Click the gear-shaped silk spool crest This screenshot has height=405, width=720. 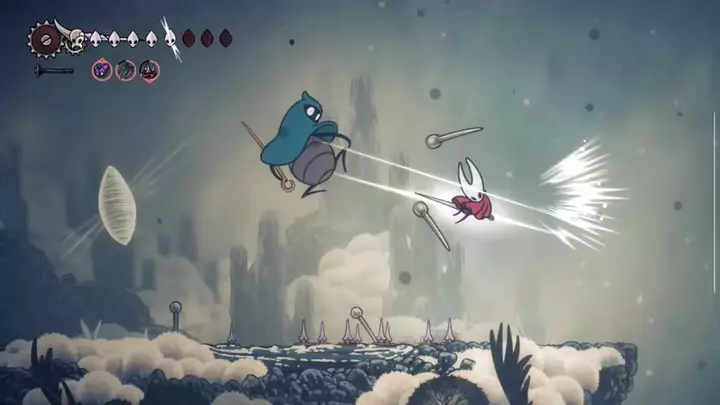pos(45,40)
